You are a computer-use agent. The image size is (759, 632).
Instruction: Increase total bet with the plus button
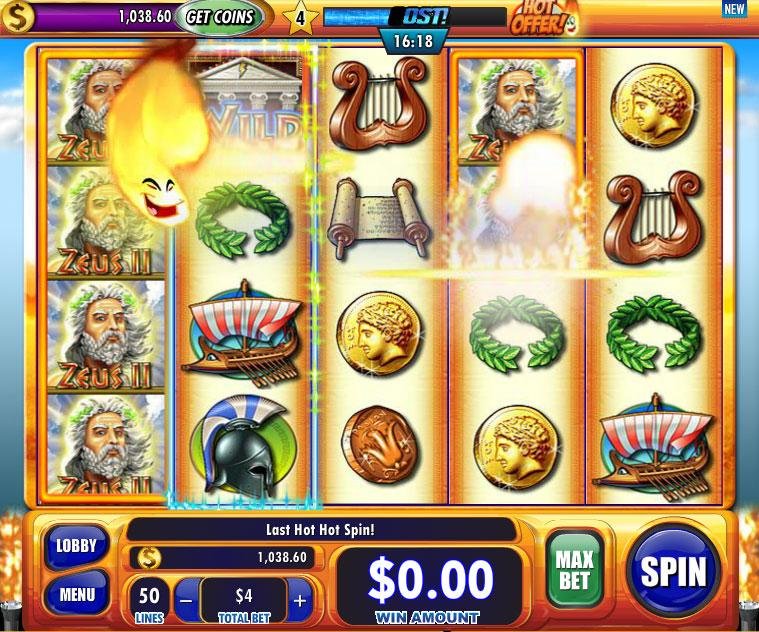(x=300, y=601)
